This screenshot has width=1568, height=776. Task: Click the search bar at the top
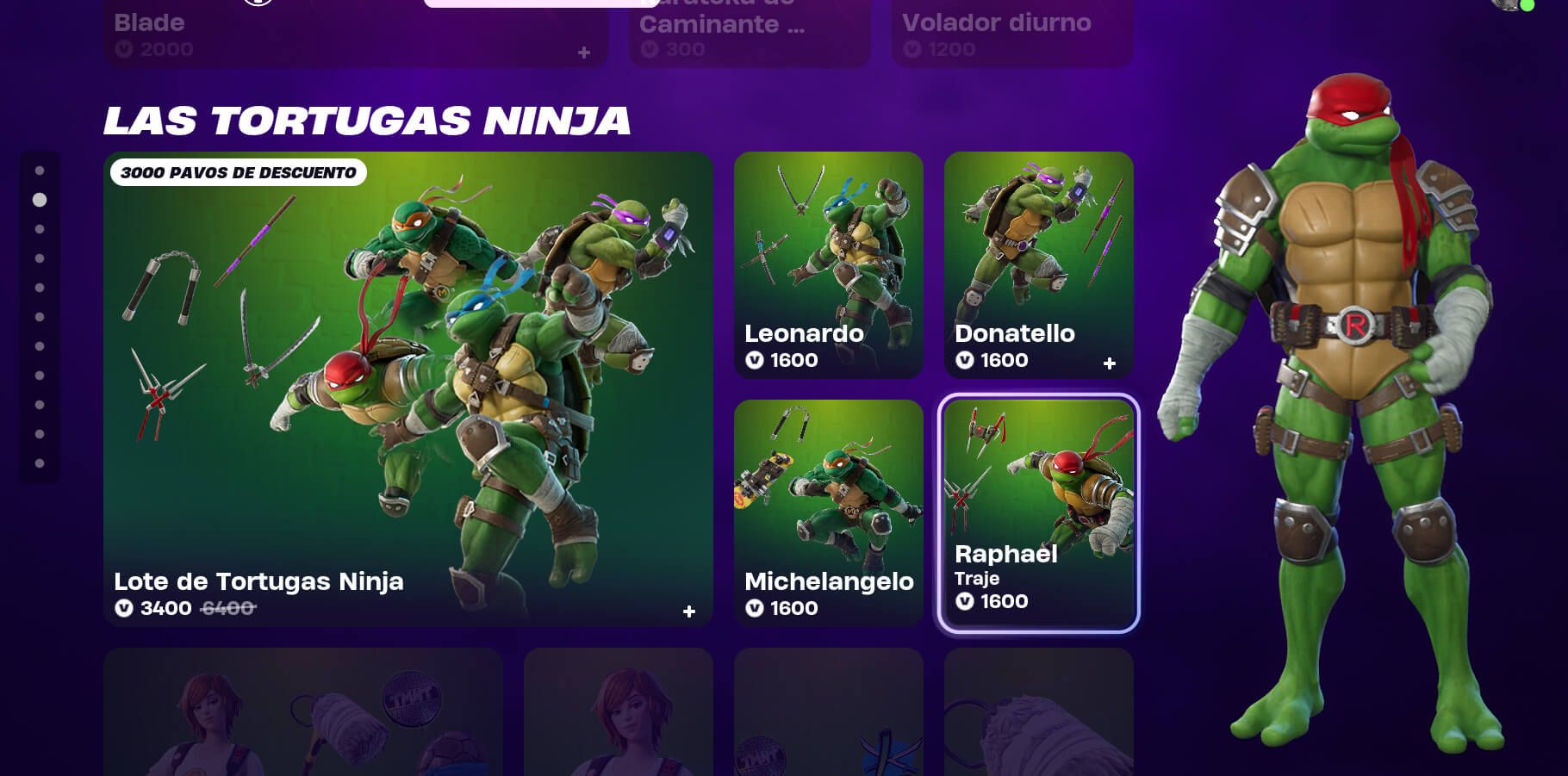point(543,4)
